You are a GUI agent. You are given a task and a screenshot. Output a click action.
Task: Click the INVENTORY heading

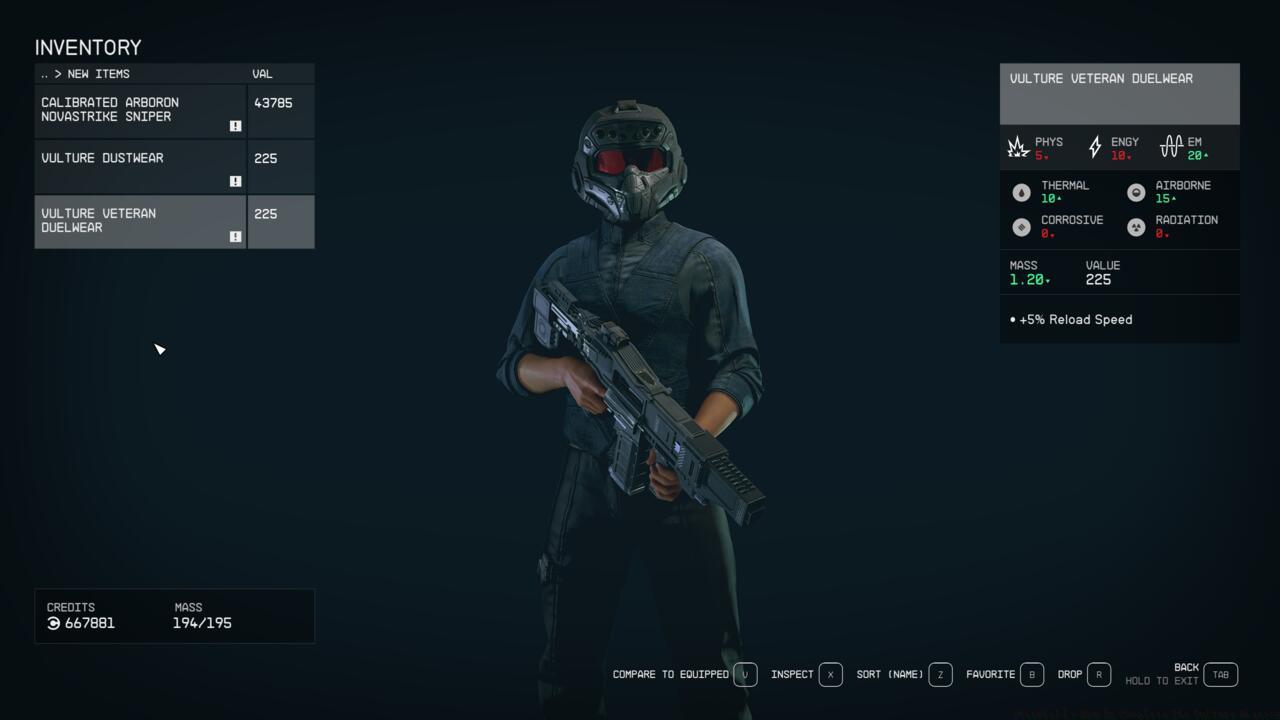[87, 47]
